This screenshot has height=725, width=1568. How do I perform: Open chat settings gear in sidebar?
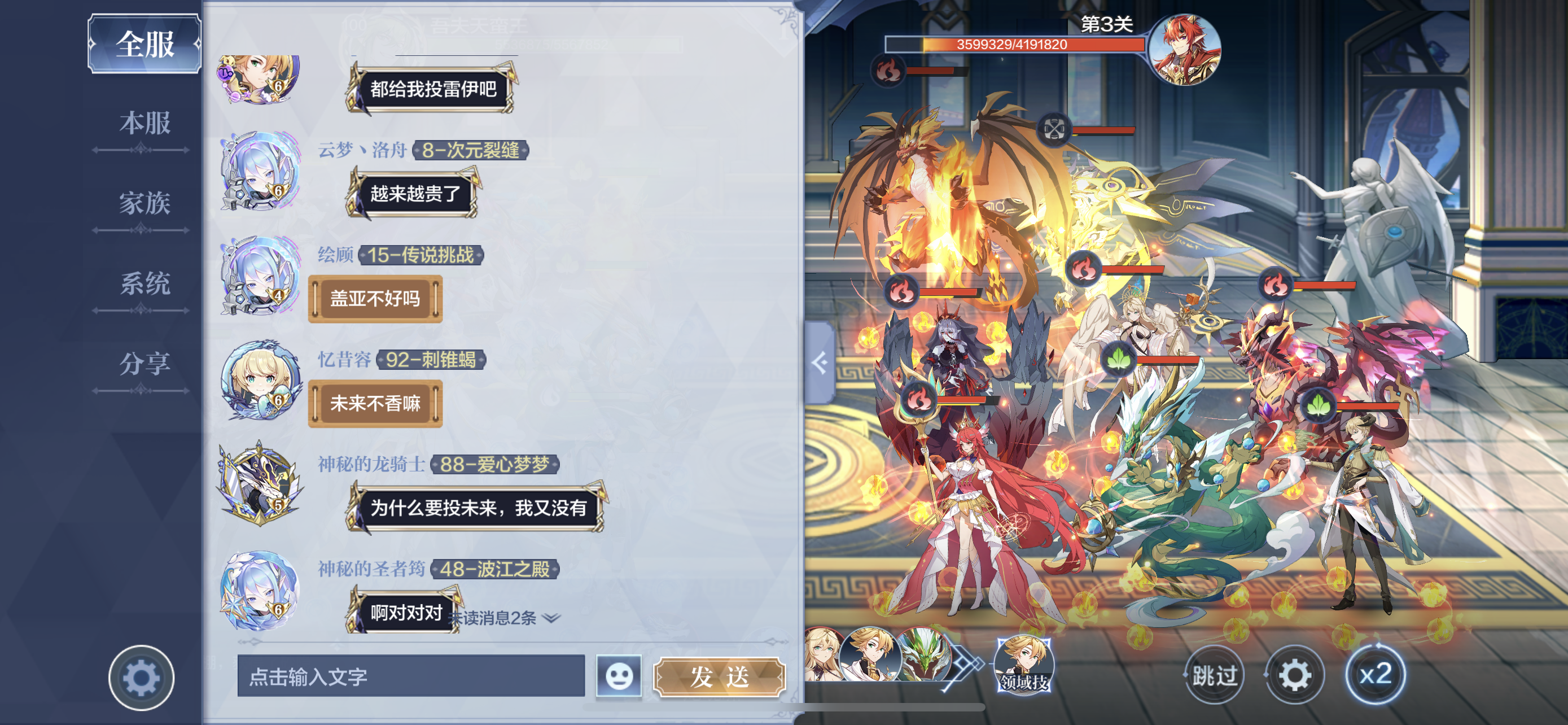tap(141, 678)
